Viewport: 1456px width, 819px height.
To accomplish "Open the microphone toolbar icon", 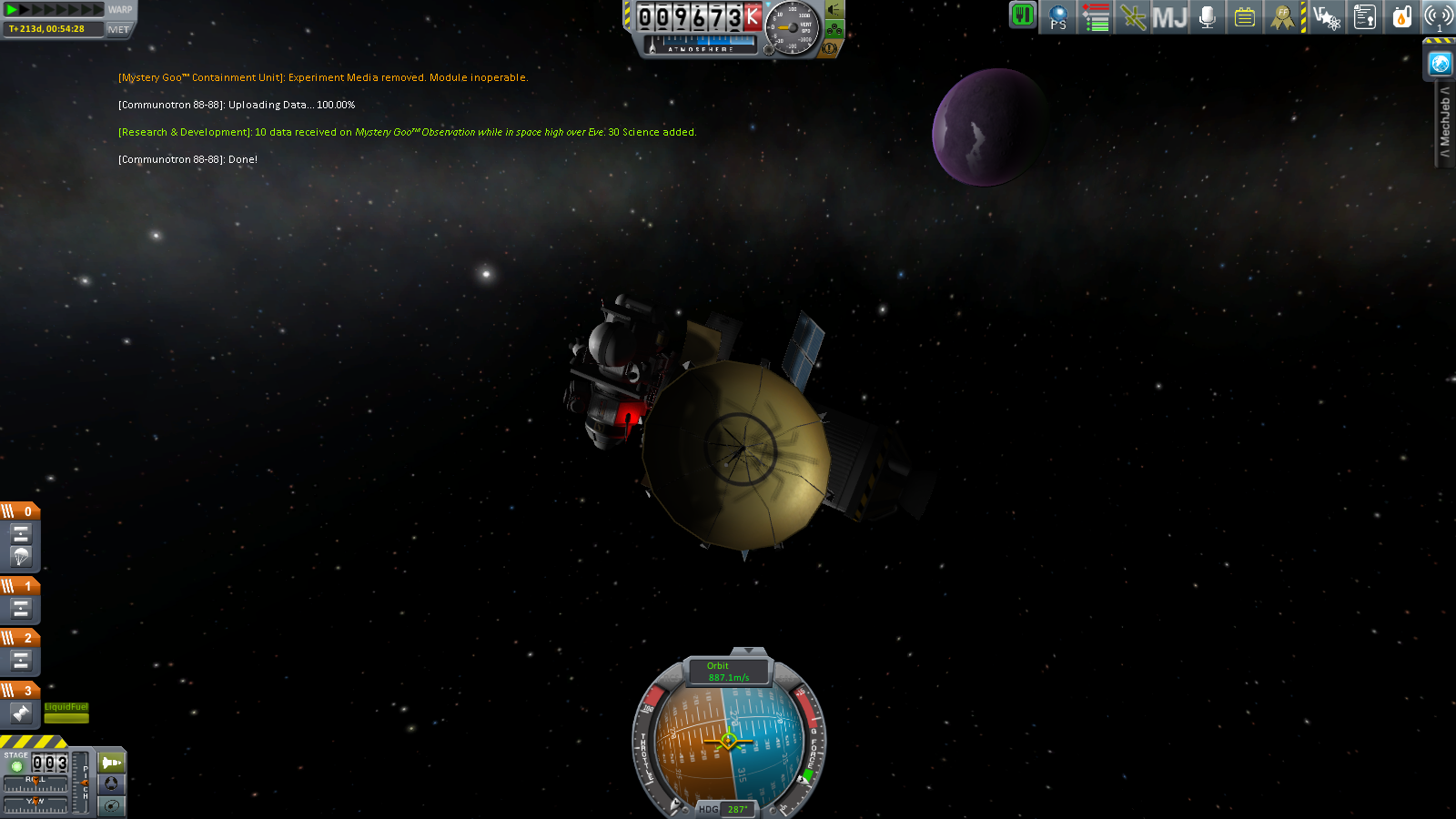I will (x=1208, y=17).
